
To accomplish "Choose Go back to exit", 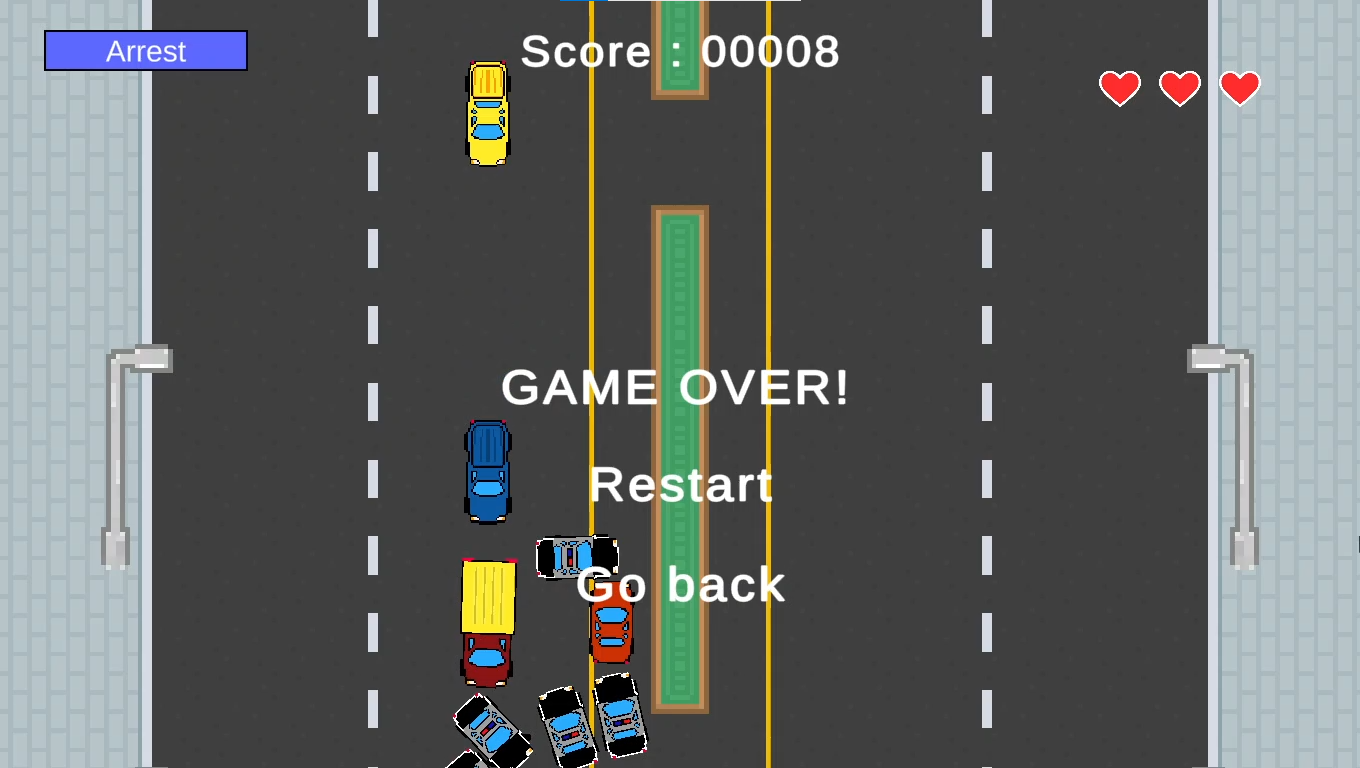I will coord(681,585).
